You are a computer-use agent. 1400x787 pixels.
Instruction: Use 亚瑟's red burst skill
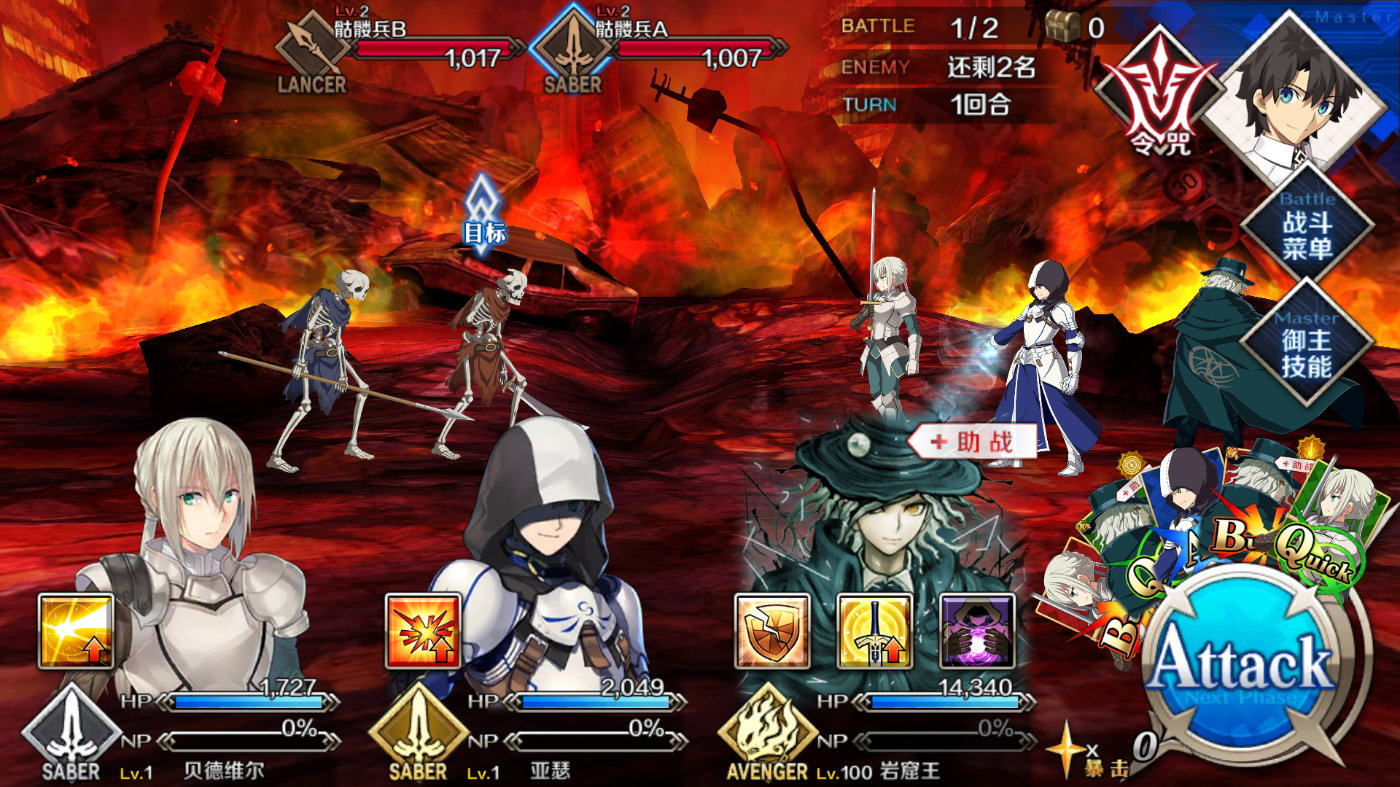[423, 631]
